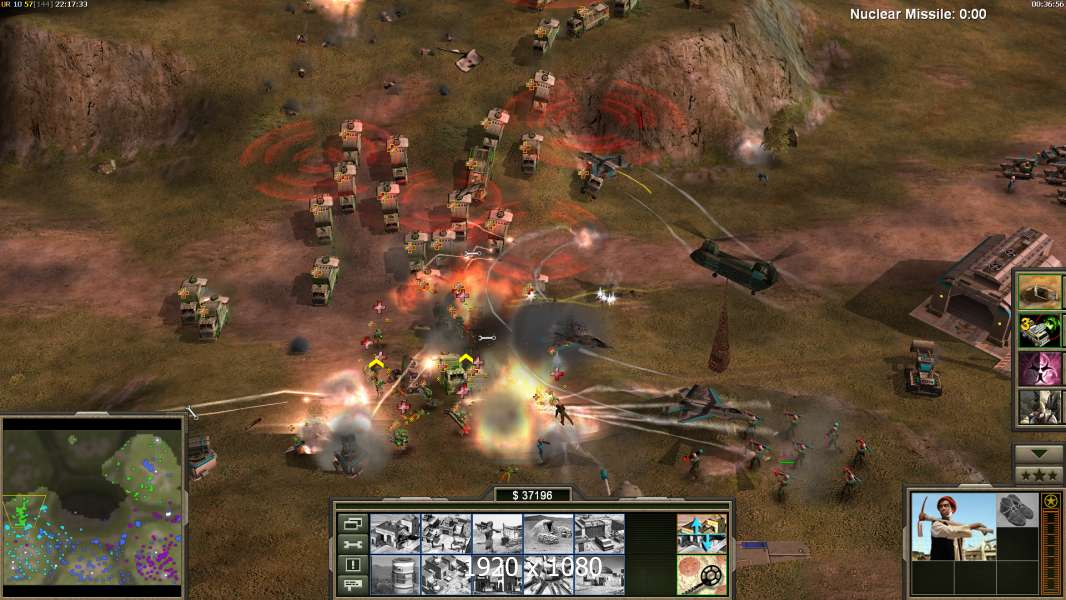Viewport: 1066px width, 600px height.
Task: Select the overlapping windows button on command bar
Action: (x=353, y=524)
